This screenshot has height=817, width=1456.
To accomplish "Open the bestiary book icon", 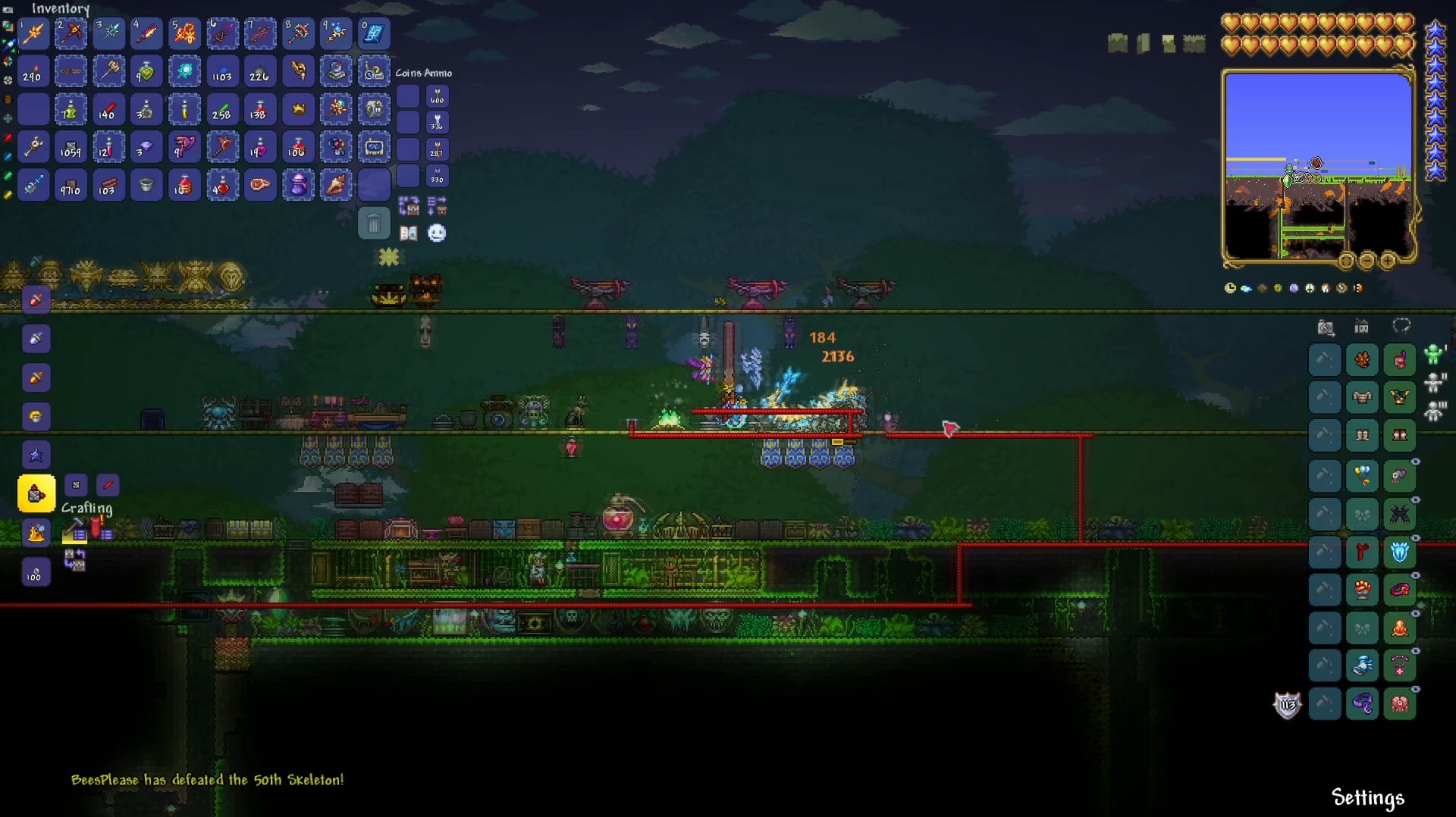I will point(409,233).
